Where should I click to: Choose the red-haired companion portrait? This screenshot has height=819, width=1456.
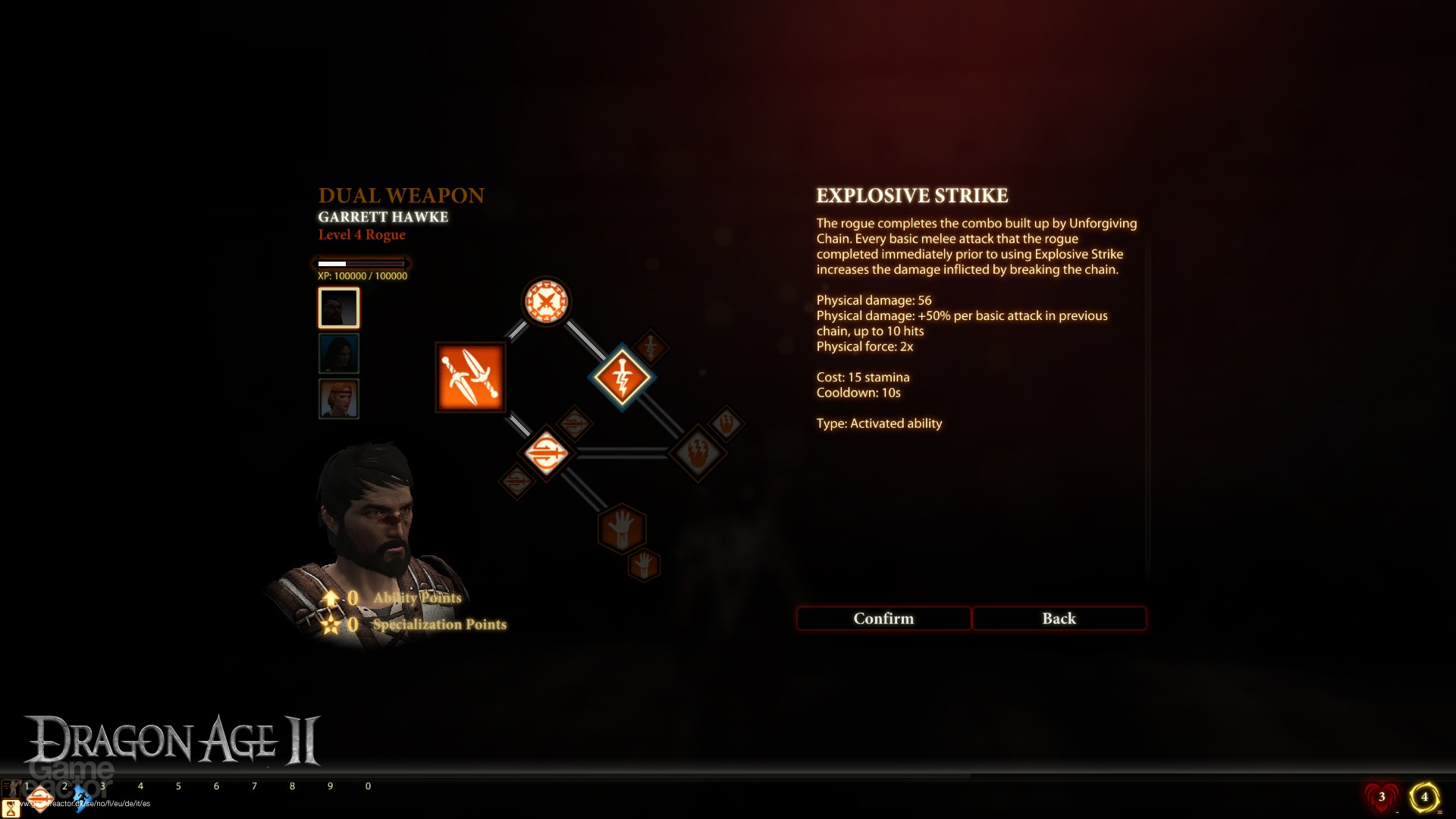338,399
